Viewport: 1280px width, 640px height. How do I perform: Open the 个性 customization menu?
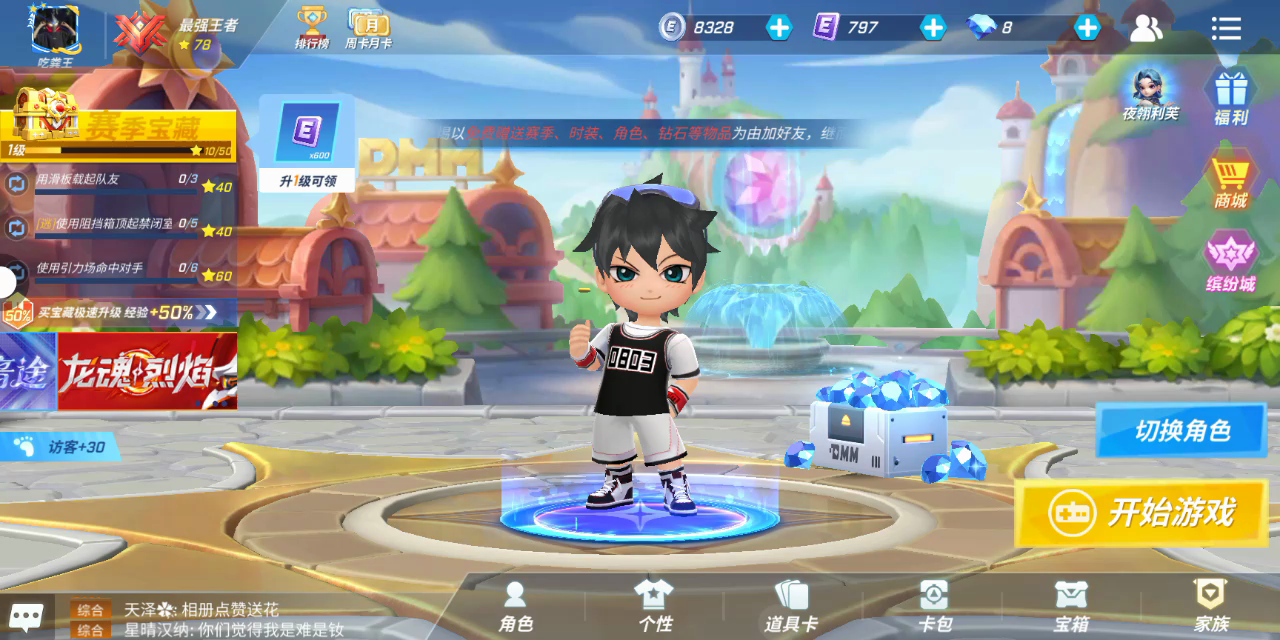point(655,606)
